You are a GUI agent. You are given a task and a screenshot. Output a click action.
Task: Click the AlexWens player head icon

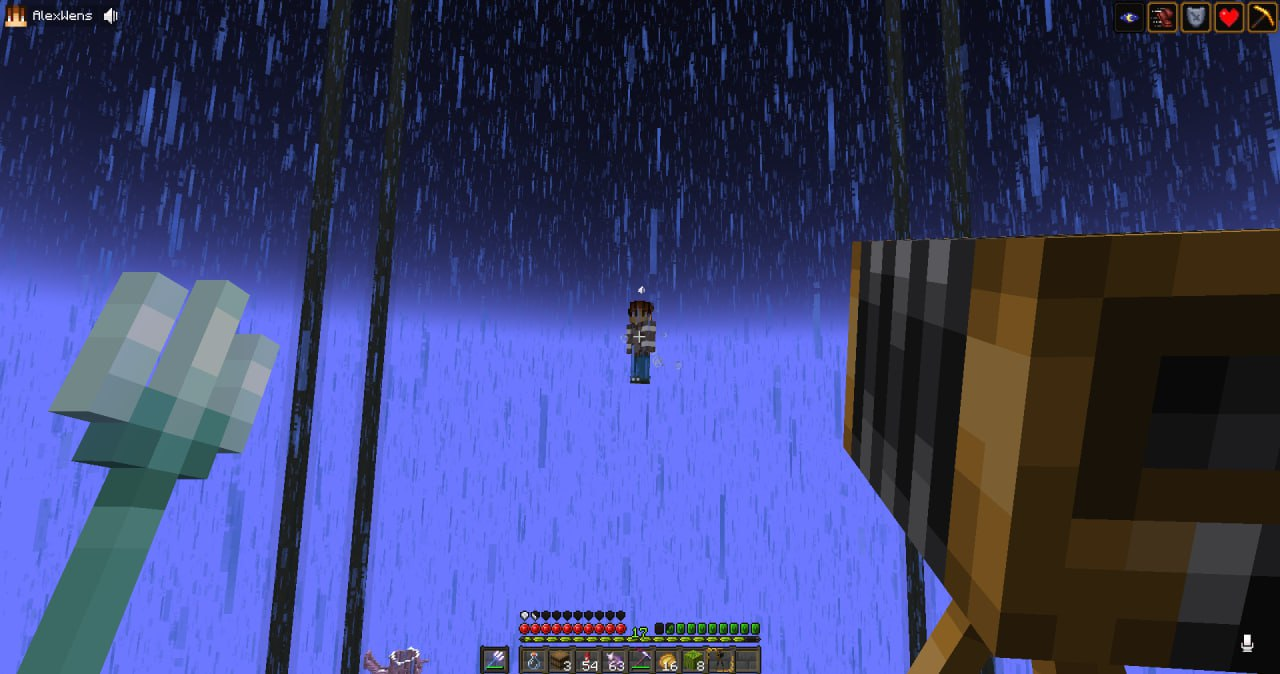15,16
